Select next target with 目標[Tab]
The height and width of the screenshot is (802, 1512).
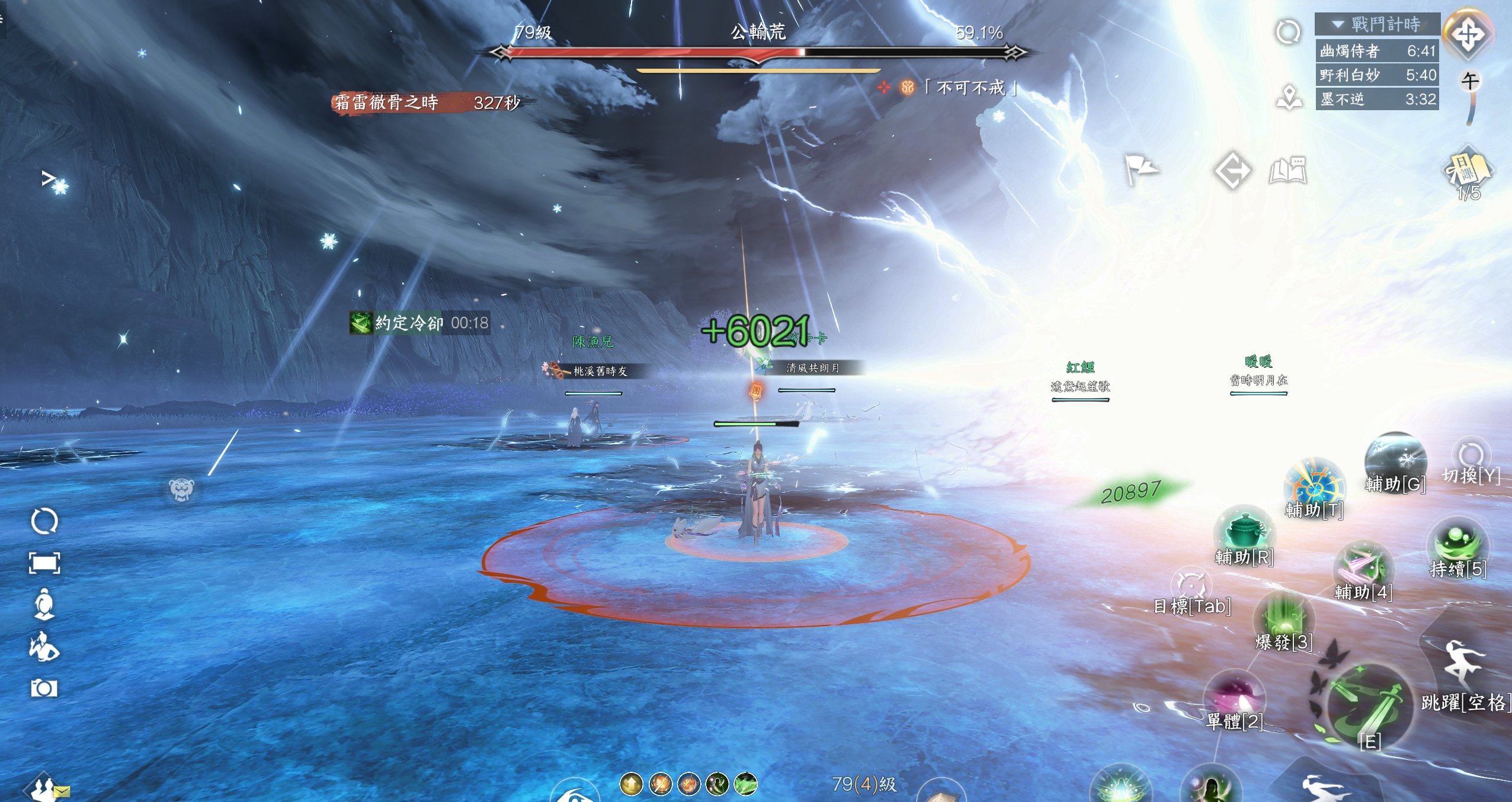(1191, 585)
